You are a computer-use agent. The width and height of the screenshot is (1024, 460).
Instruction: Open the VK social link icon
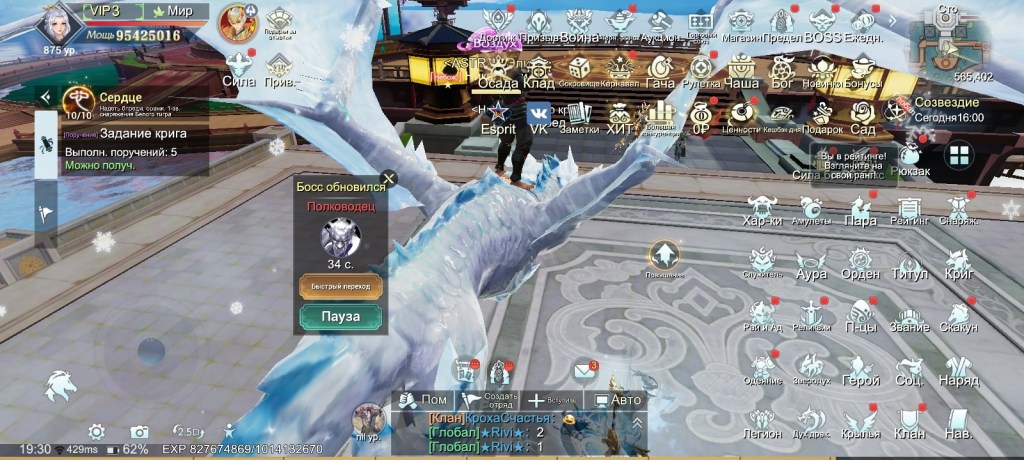tap(539, 113)
